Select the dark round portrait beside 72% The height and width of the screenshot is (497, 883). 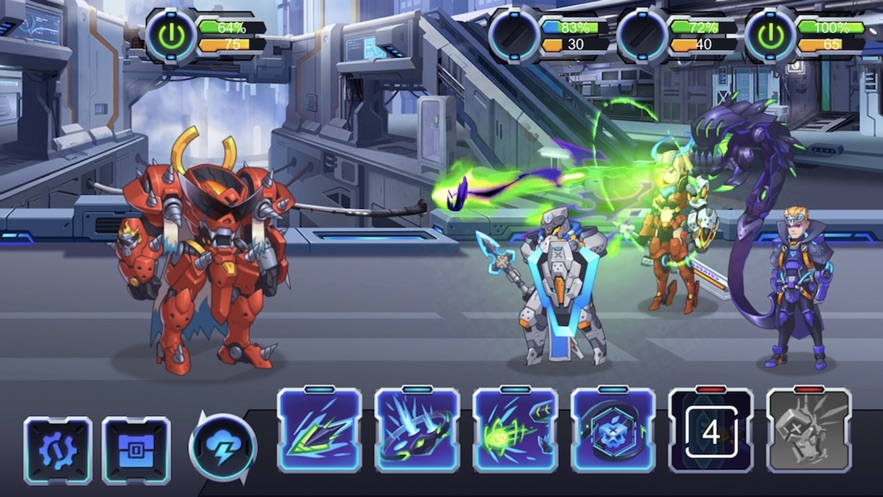pyautogui.click(x=642, y=35)
